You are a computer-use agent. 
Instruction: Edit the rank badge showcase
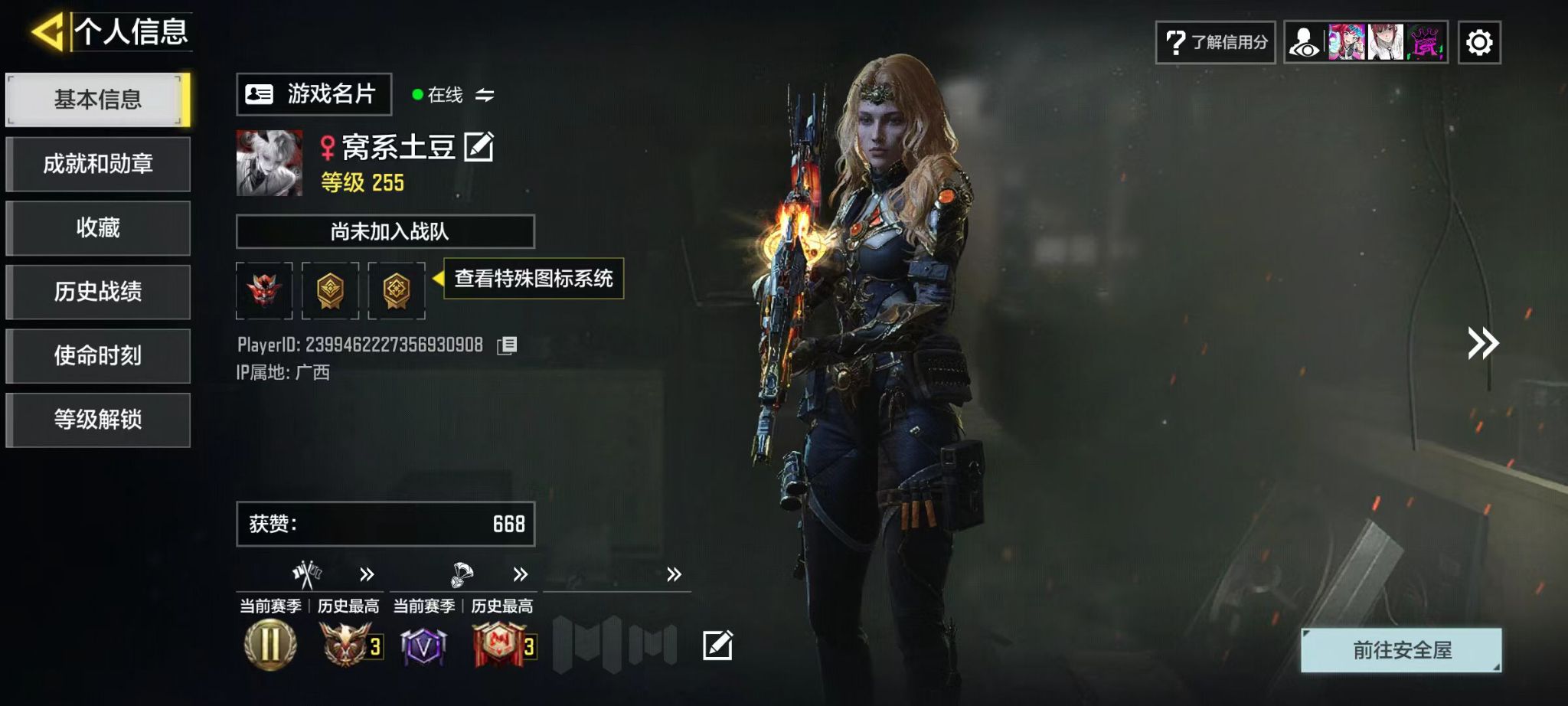717,646
